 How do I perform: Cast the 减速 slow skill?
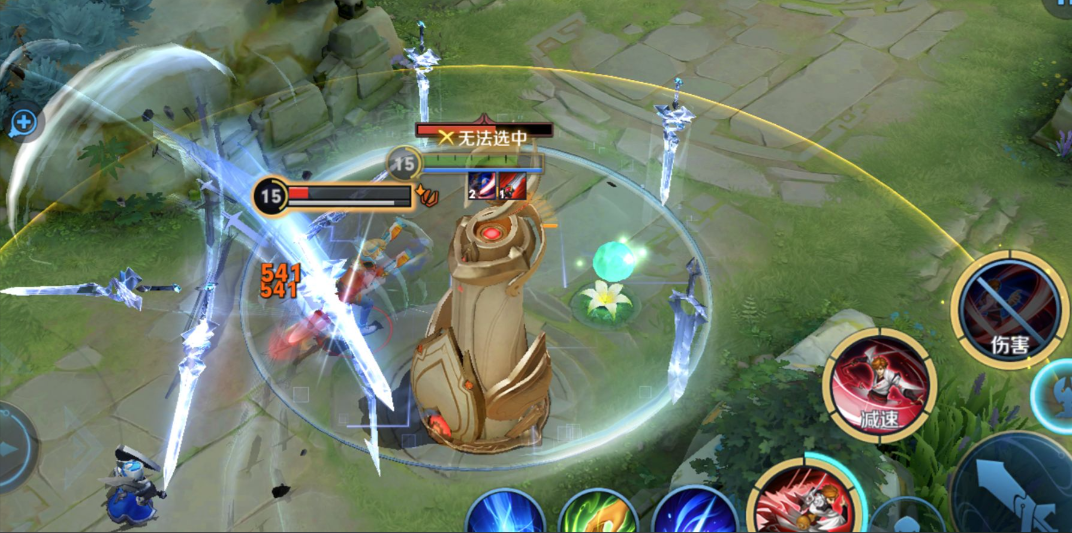tap(879, 383)
